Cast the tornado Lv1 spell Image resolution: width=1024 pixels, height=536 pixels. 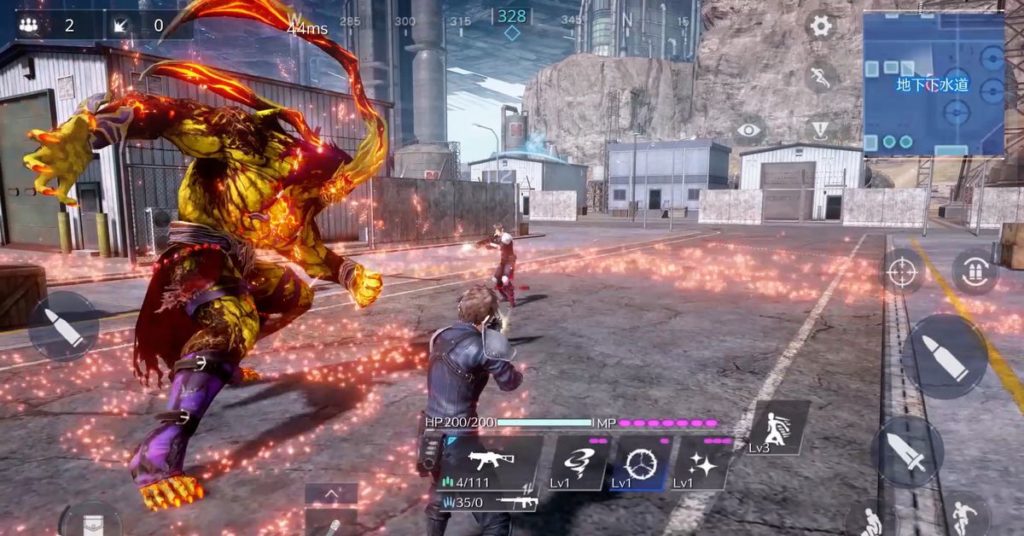coord(579,464)
